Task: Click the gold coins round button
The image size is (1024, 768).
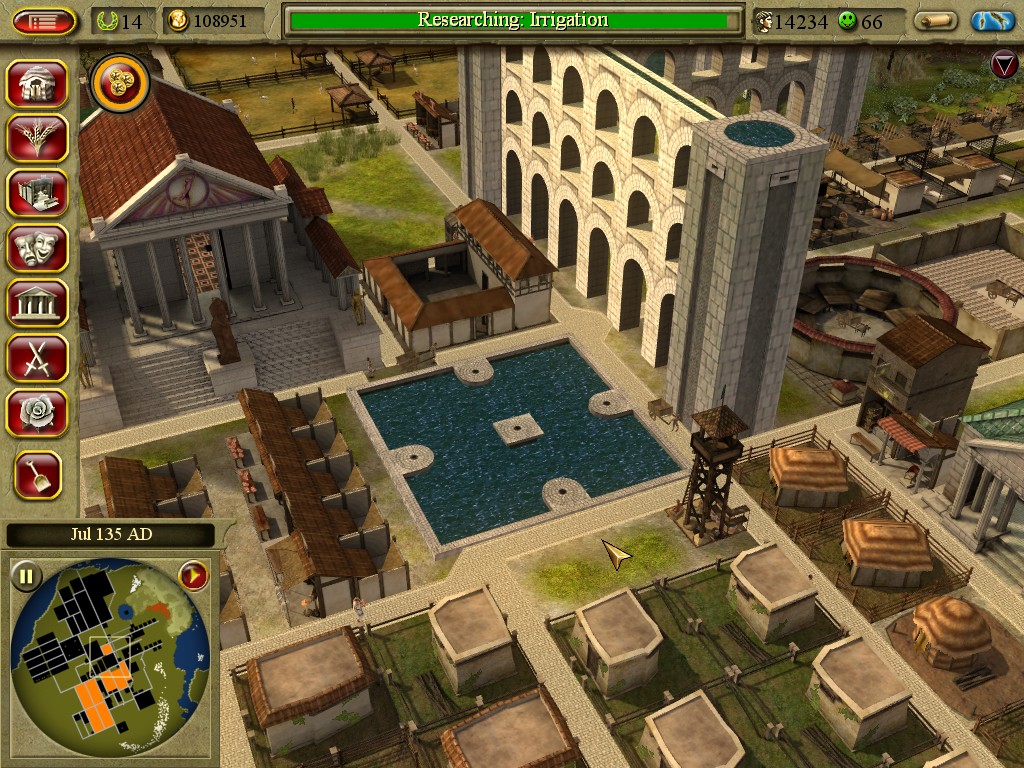Action: [120, 84]
